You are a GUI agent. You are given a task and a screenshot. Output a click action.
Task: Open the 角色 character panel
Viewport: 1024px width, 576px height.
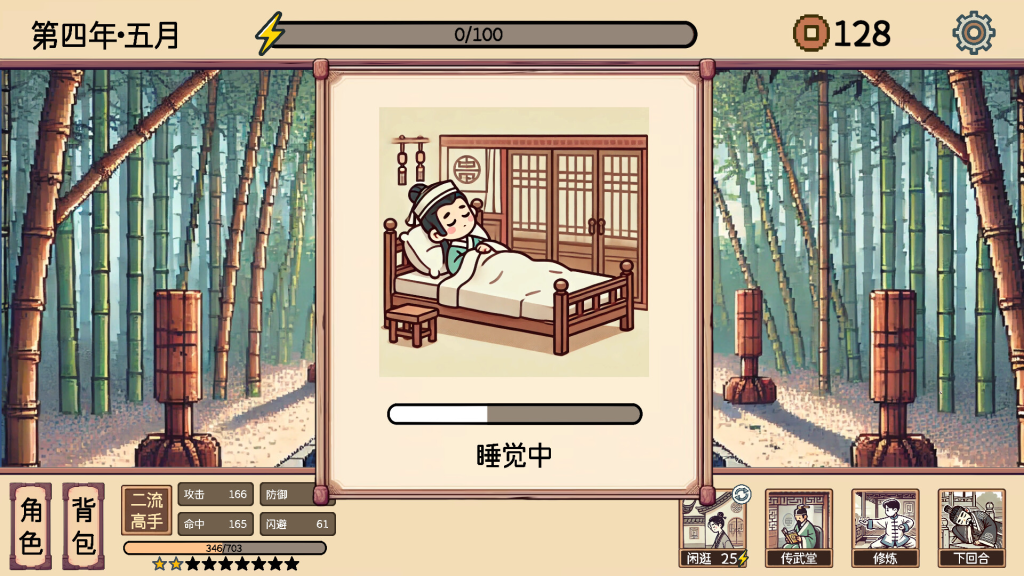click(x=31, y=526)
